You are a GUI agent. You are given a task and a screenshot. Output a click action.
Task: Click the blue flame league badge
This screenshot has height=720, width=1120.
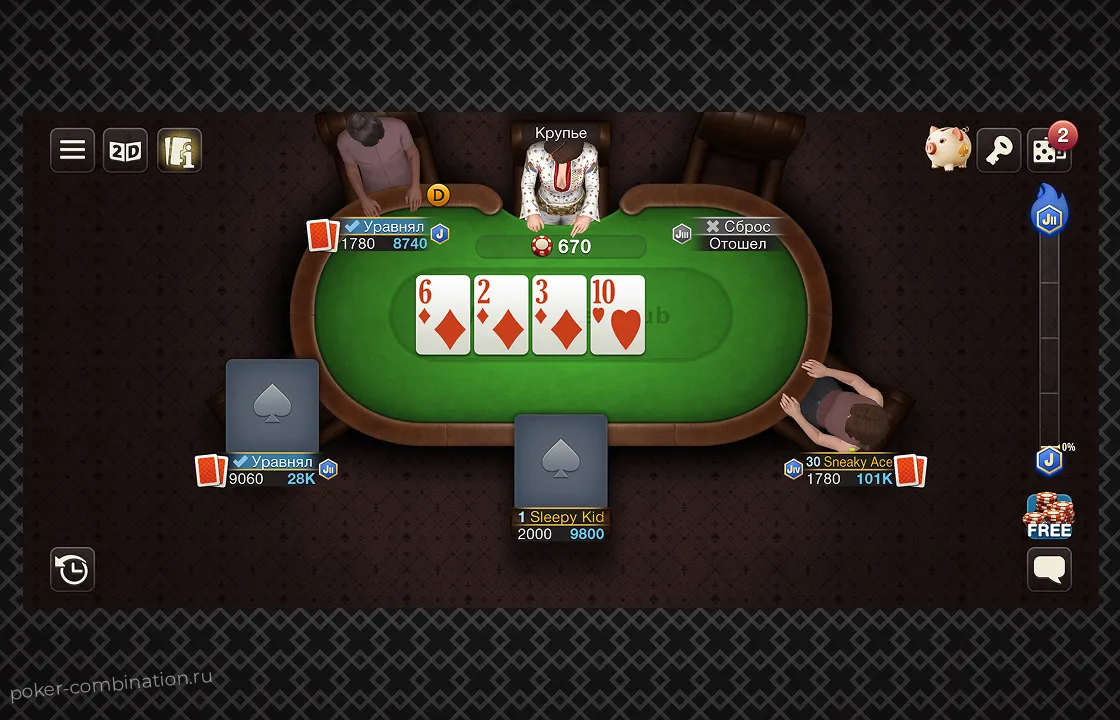[x=1049, y=212]
